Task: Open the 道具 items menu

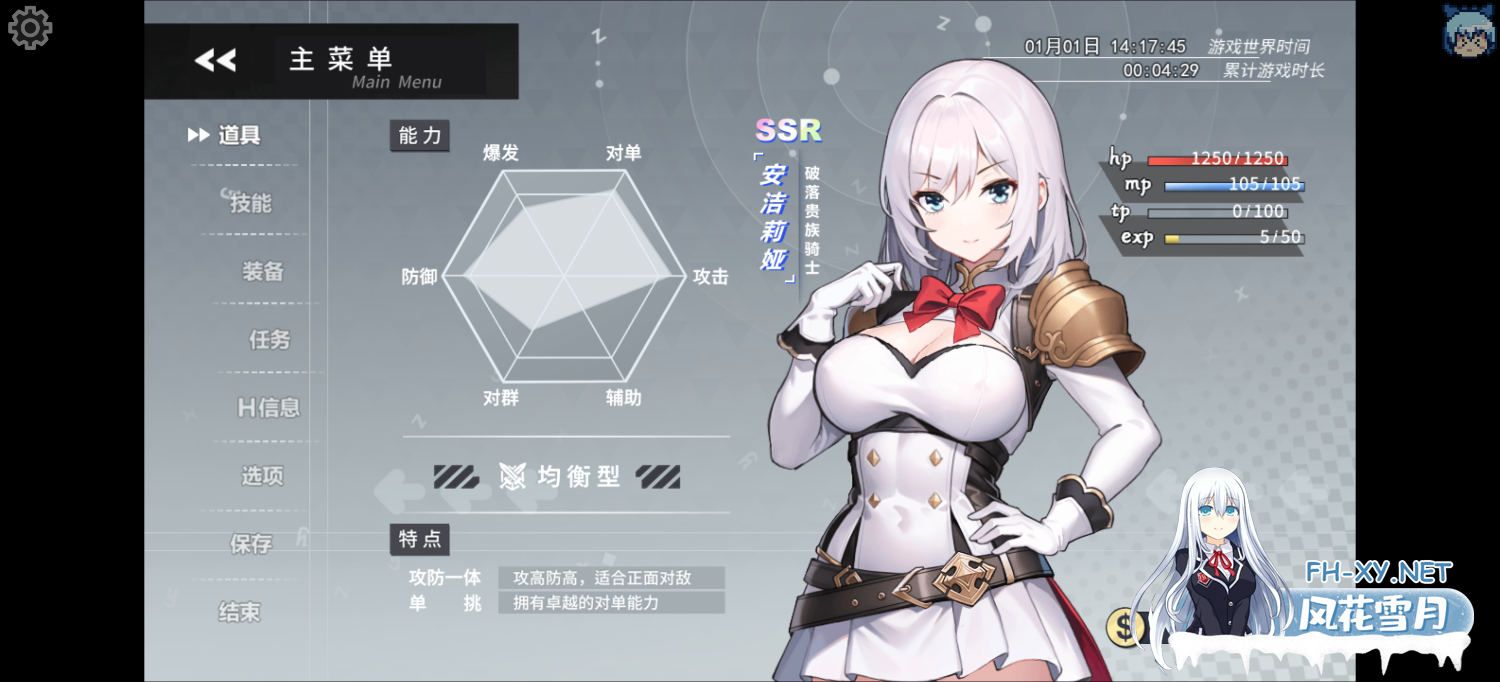Action: click(x=239, y=136)
